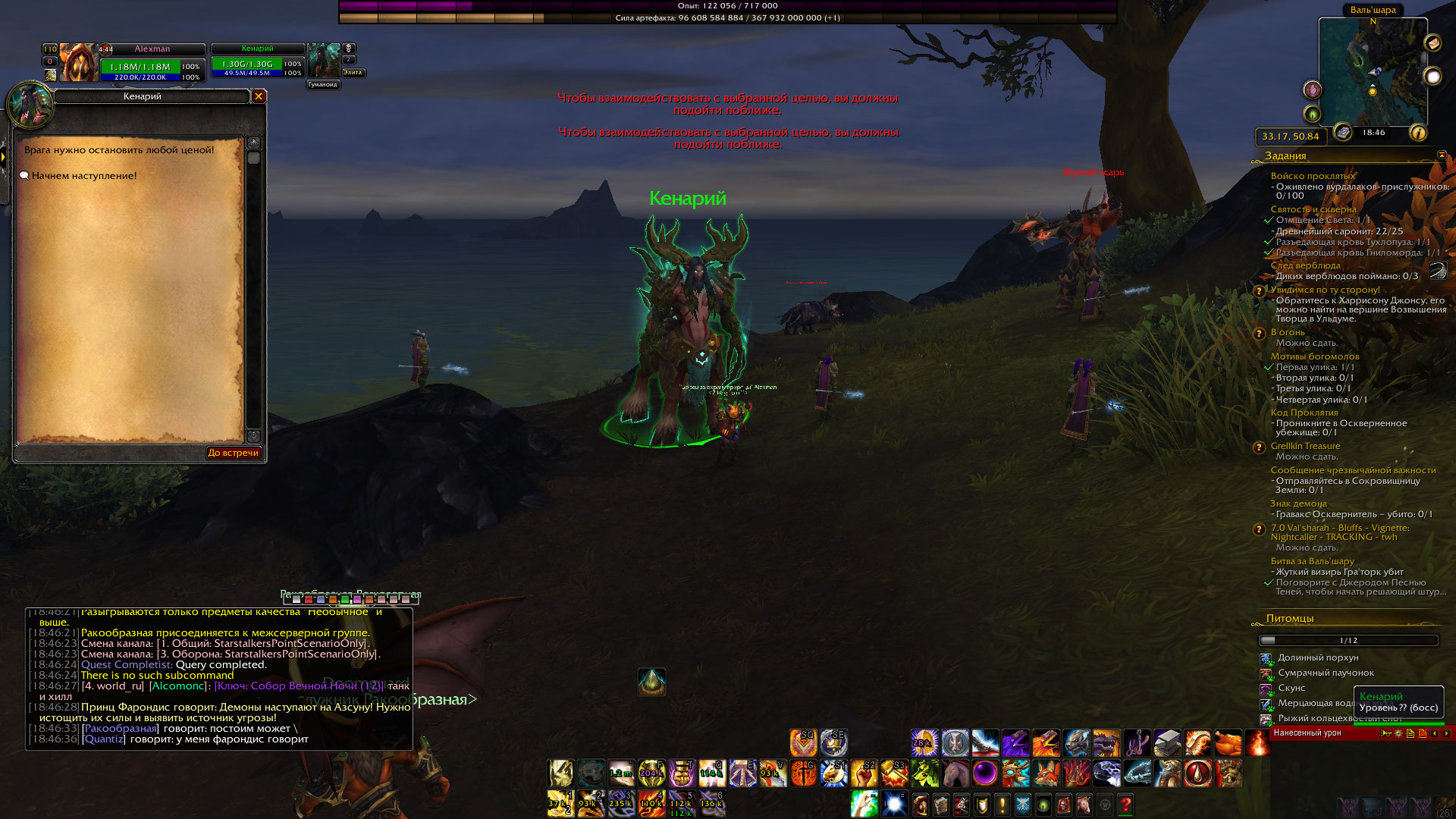Screen dimensions: 1456x819
Task: Close the Кенарий dialogue window
Action: tap(259, 96)
